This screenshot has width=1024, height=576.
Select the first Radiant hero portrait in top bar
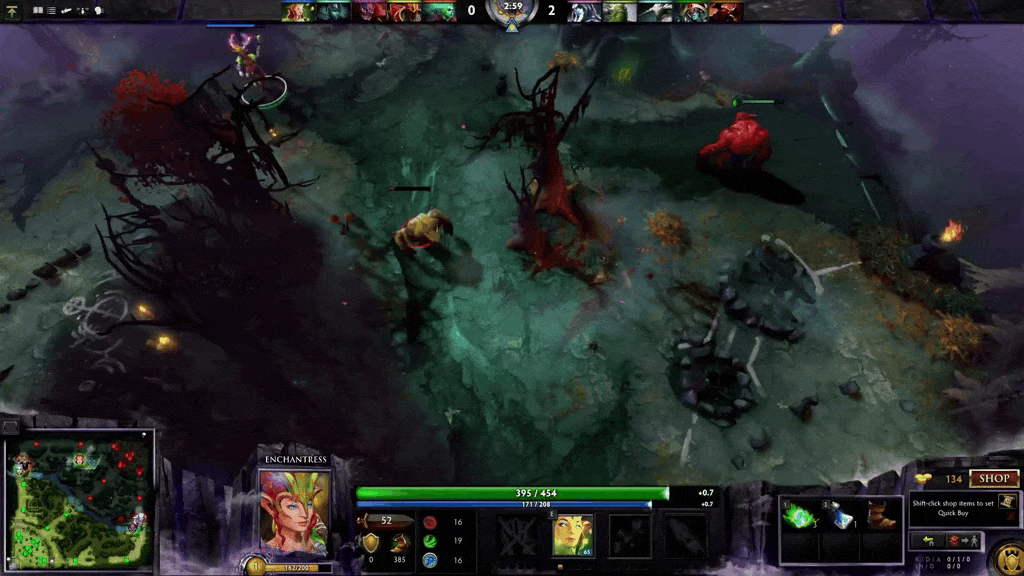pos(296,11)
